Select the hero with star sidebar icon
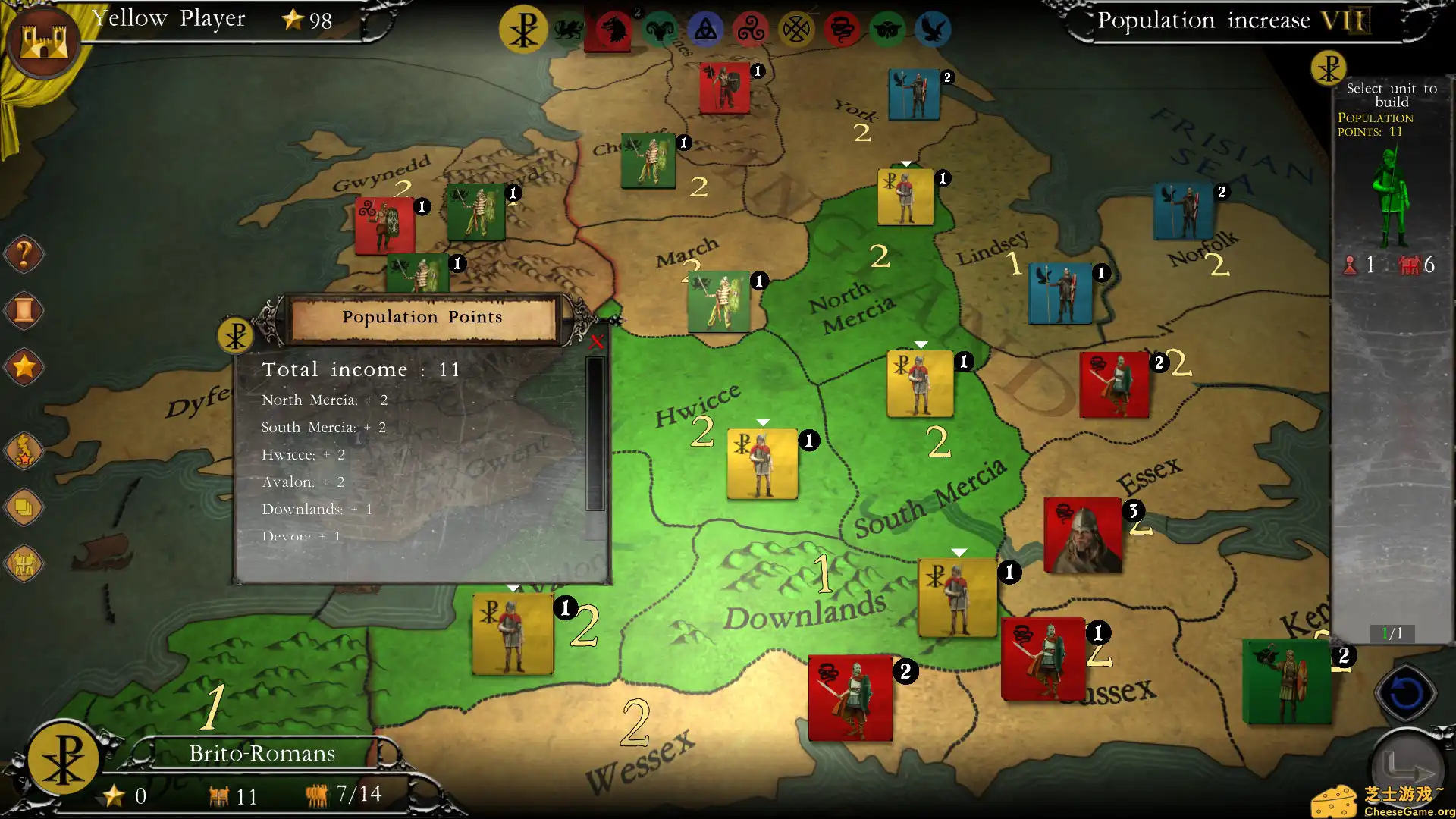The image size is (1456, 819). 24,451
